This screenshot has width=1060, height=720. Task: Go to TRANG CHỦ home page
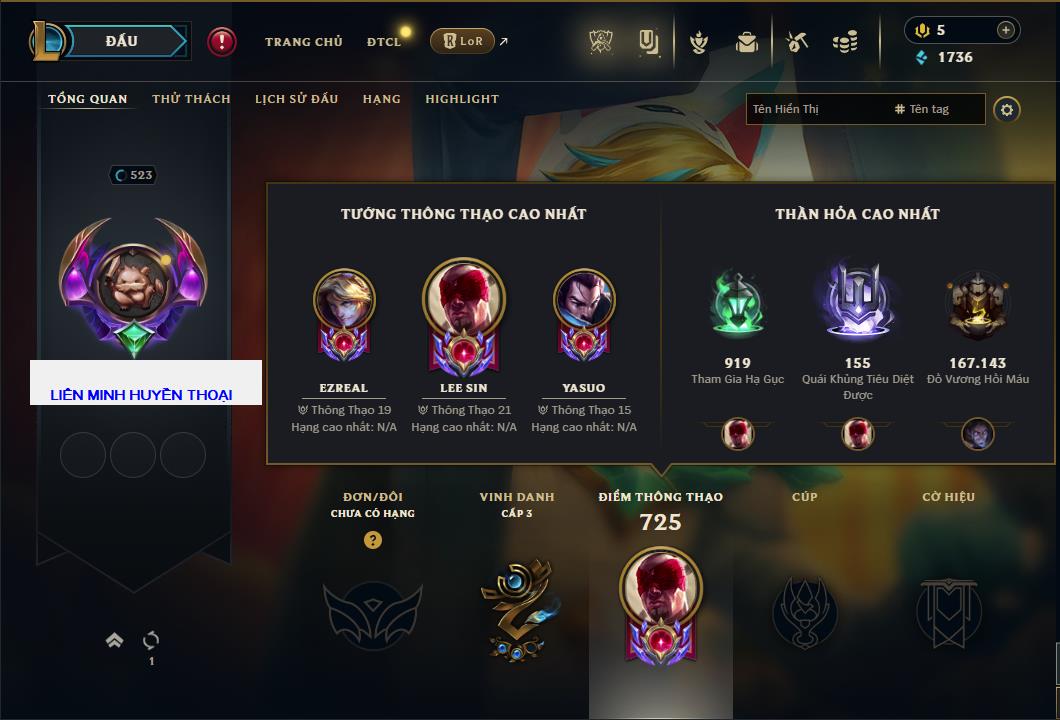tap(303, 42)
